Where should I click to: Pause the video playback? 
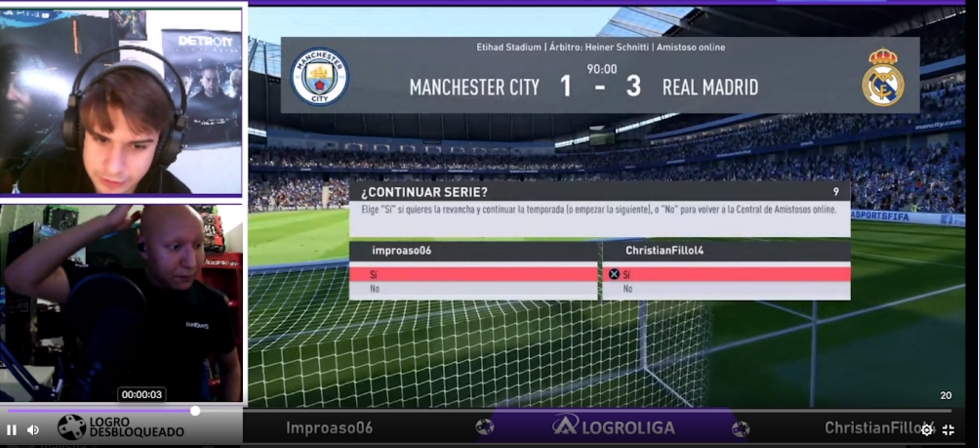(12, 430)
